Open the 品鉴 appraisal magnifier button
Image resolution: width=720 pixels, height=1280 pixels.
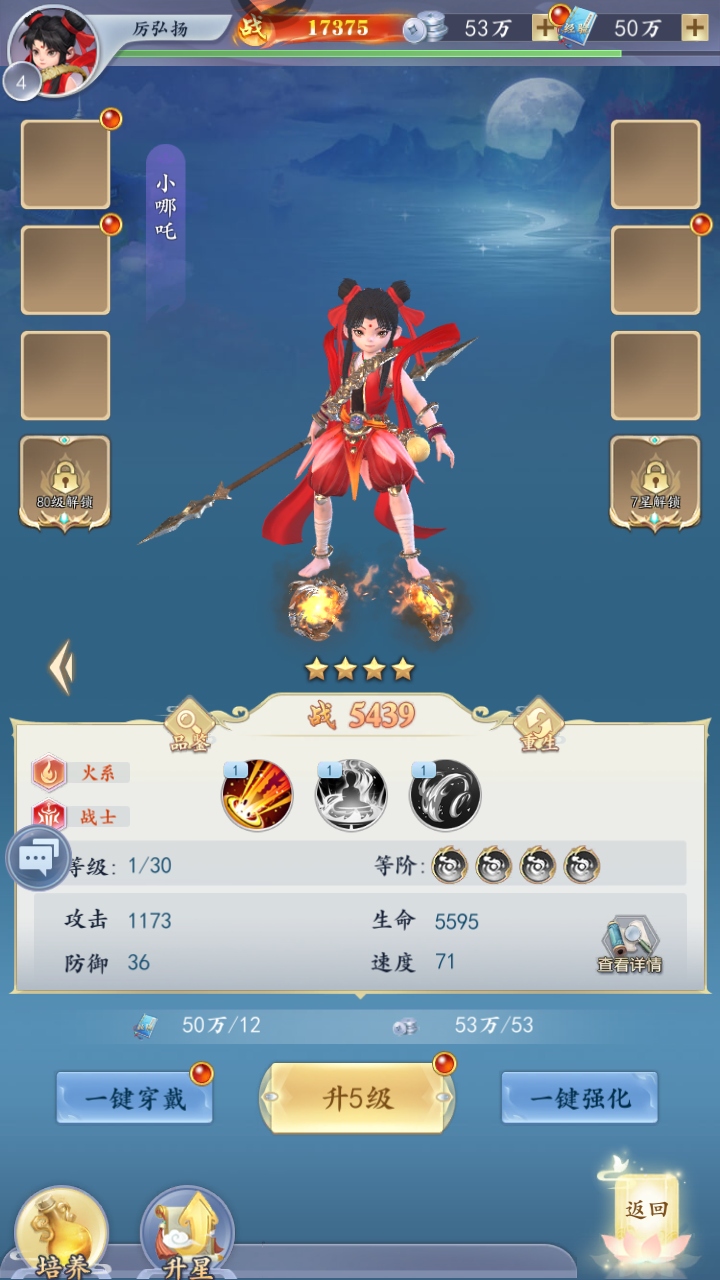[189, 724]
